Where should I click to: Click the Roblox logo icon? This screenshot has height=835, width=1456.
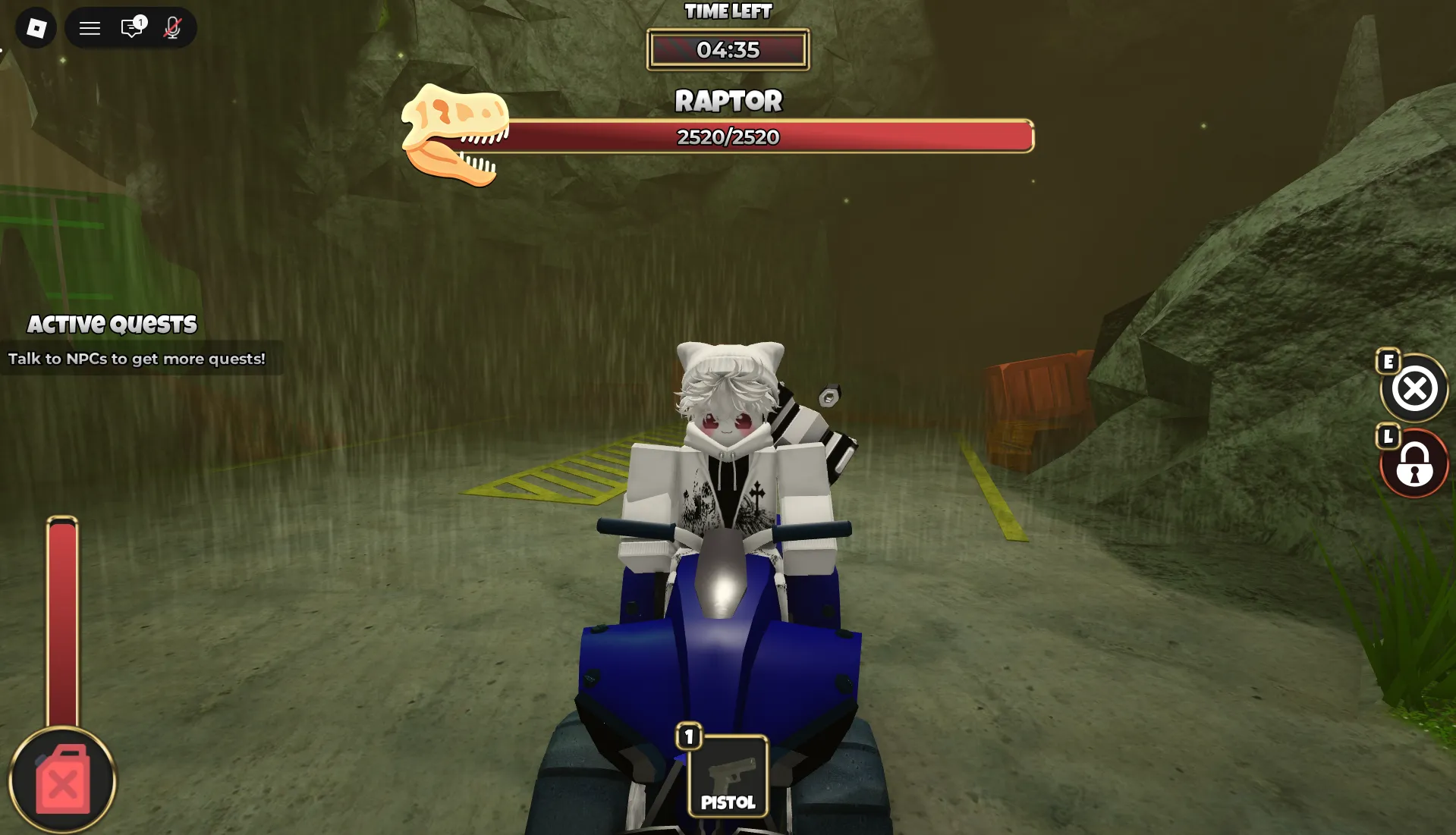click(x=35, y=27)
